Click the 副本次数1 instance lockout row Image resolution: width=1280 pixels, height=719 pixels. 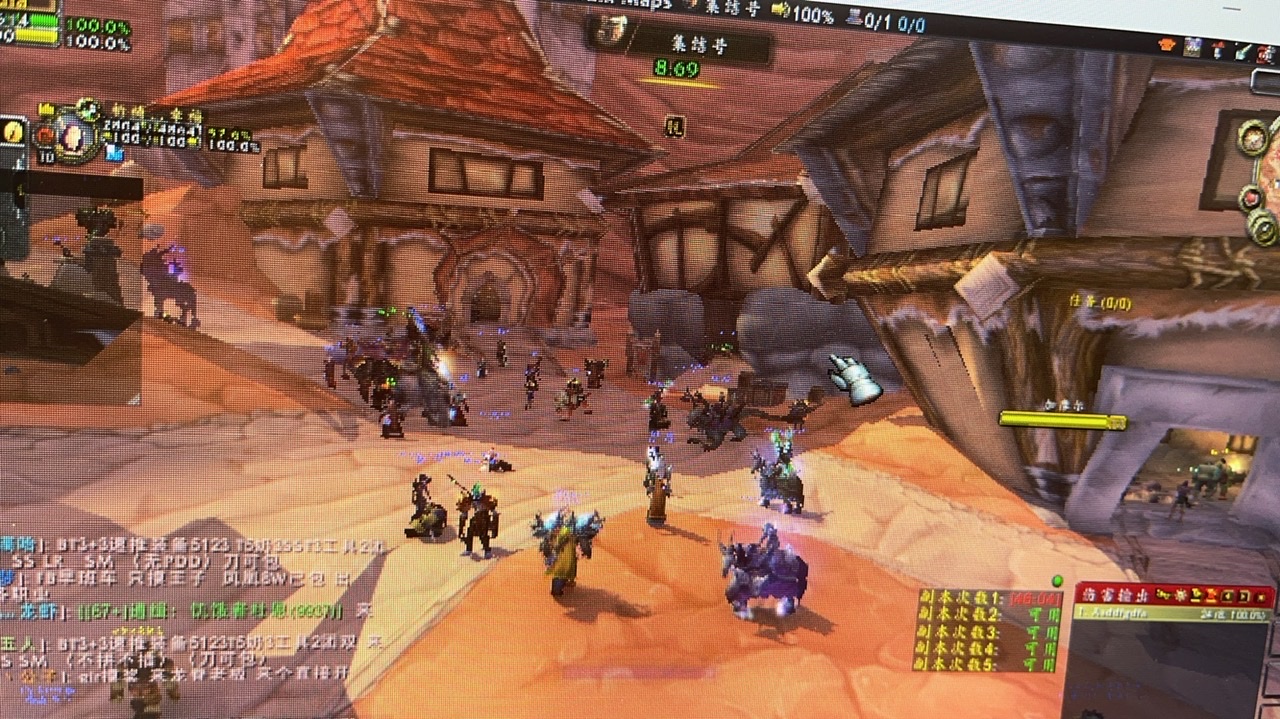[986, 598]
